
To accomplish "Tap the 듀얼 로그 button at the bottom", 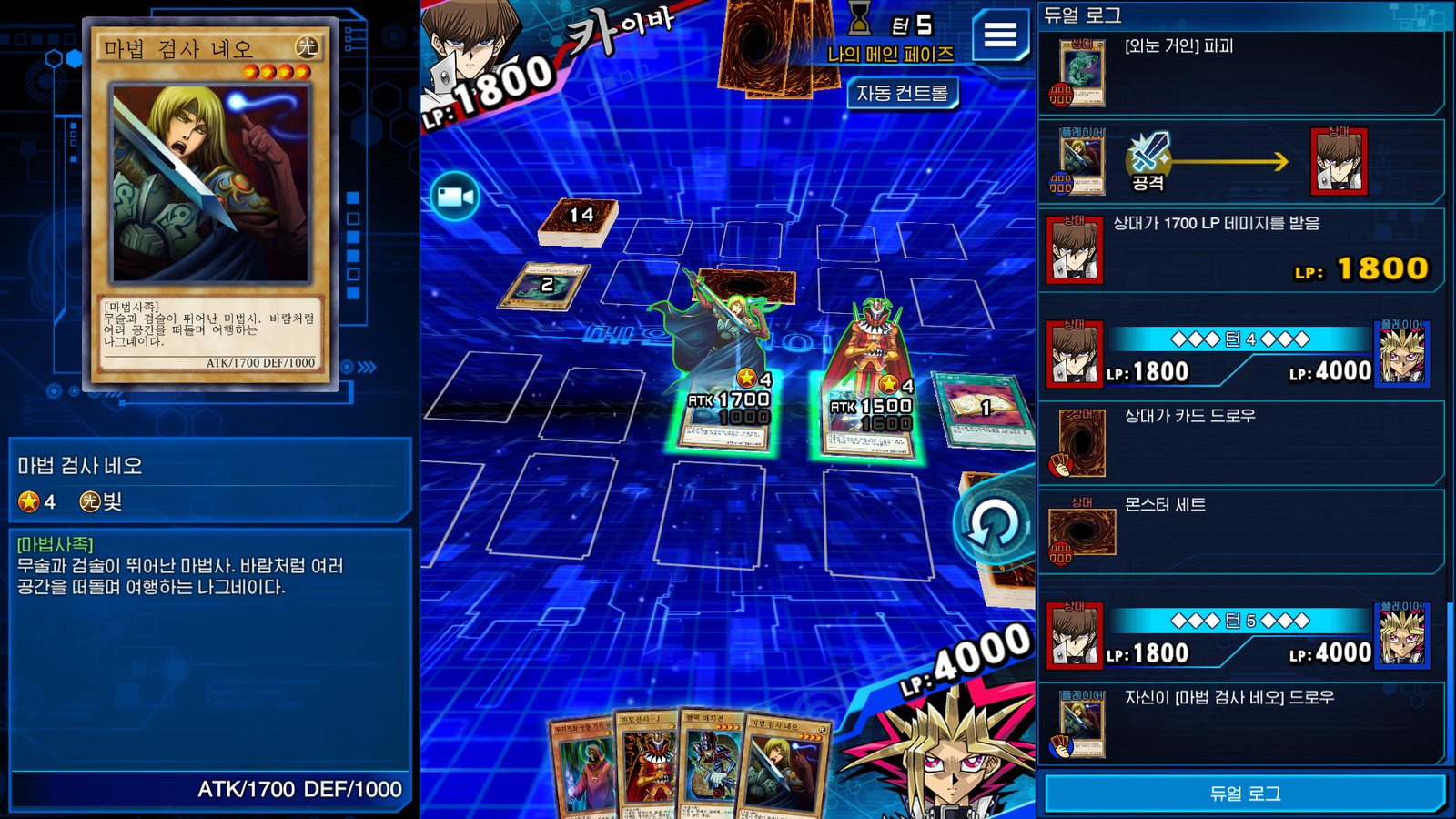I will pos(1244,794).
